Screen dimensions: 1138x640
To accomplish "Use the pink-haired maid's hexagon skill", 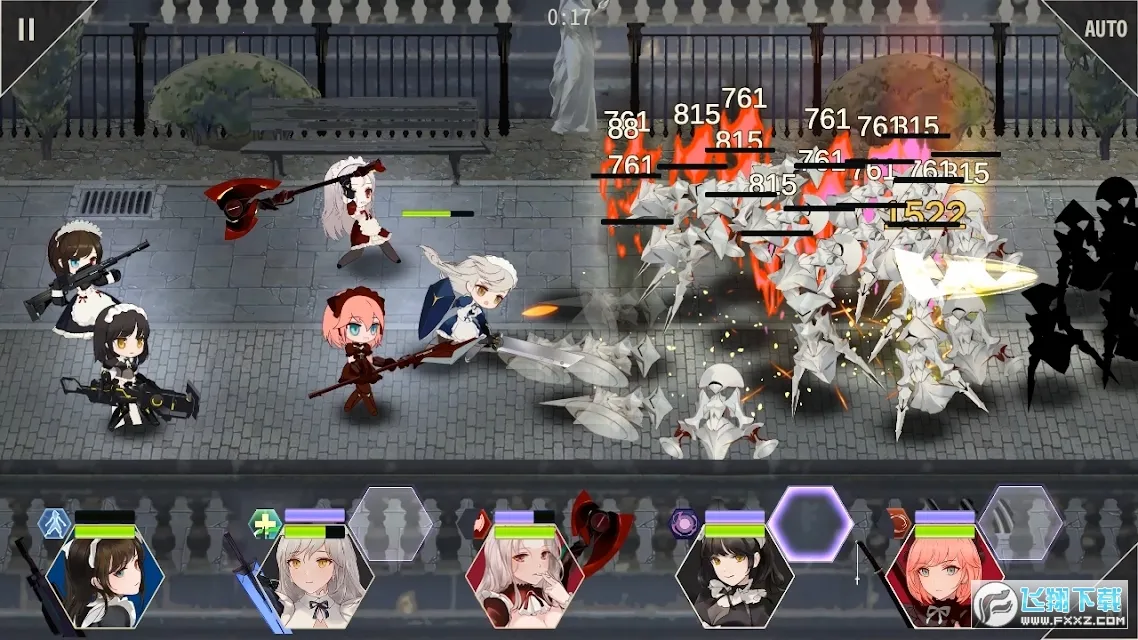I will pyautogui.click(x=1020, y=524).
